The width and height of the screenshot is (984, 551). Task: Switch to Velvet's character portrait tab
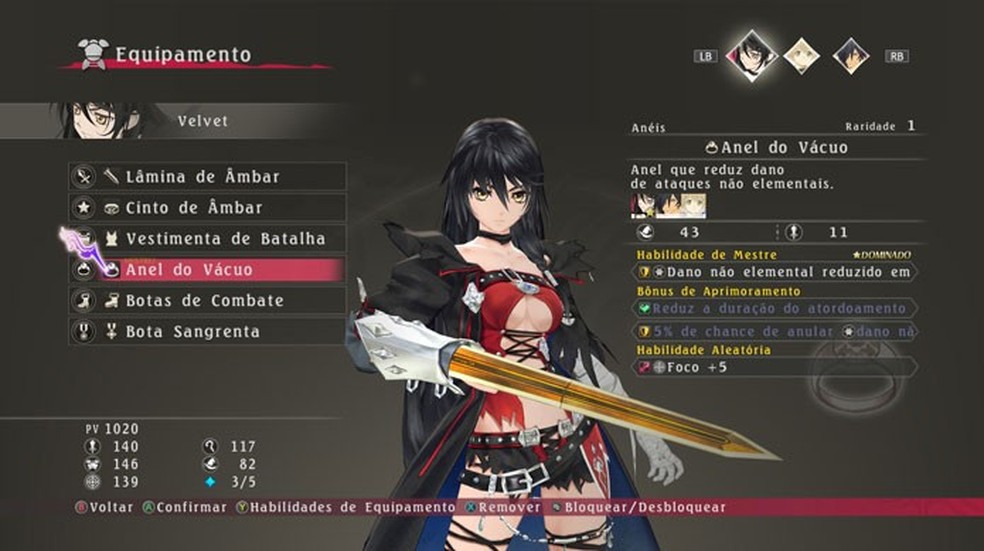pos(750,55)
